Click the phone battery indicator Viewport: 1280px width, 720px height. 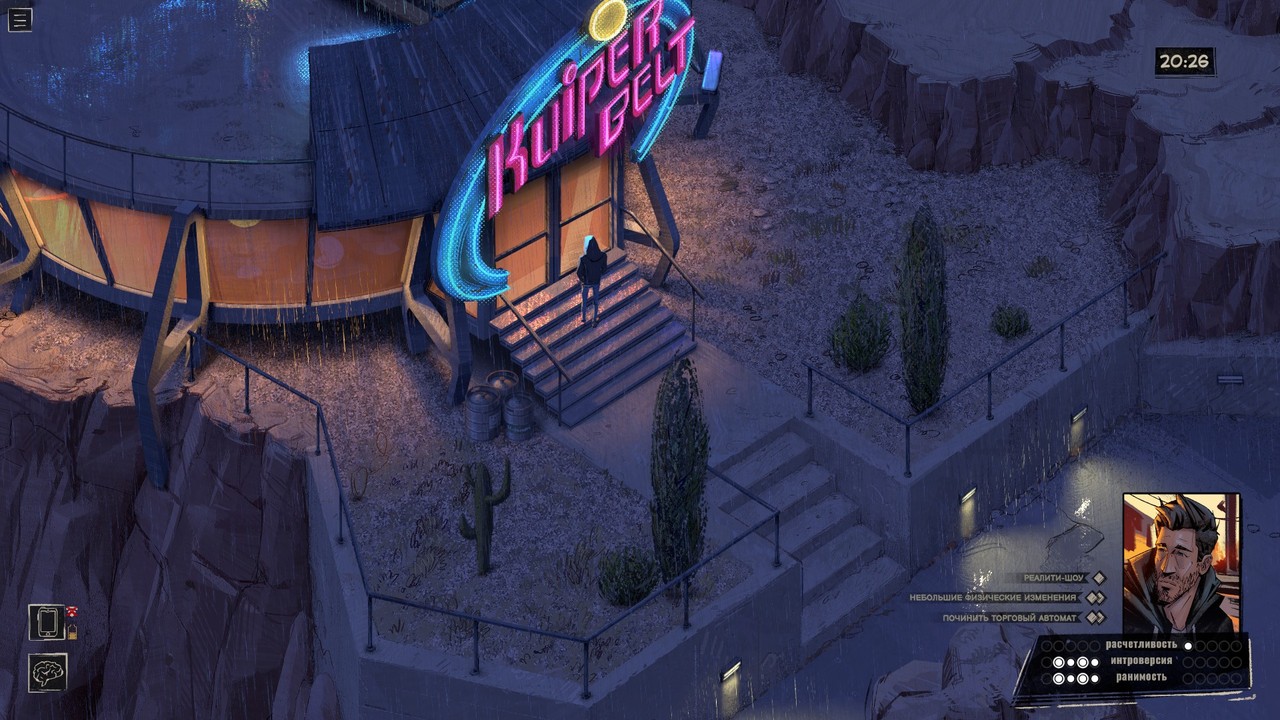coord(72,632)
